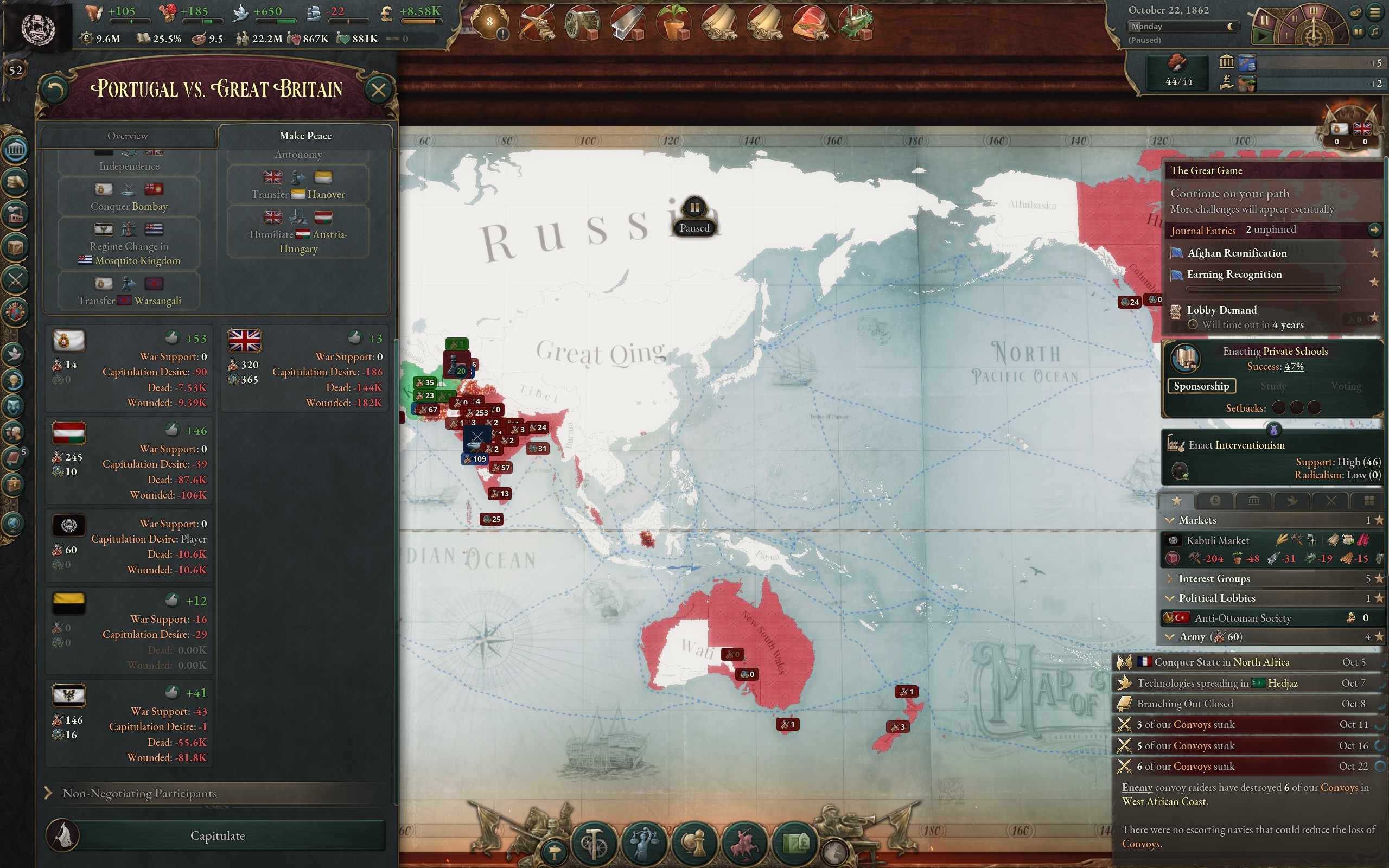Switch to the Overview tab of the war panel
This screenshot has height=868, width=1389.
128,136
